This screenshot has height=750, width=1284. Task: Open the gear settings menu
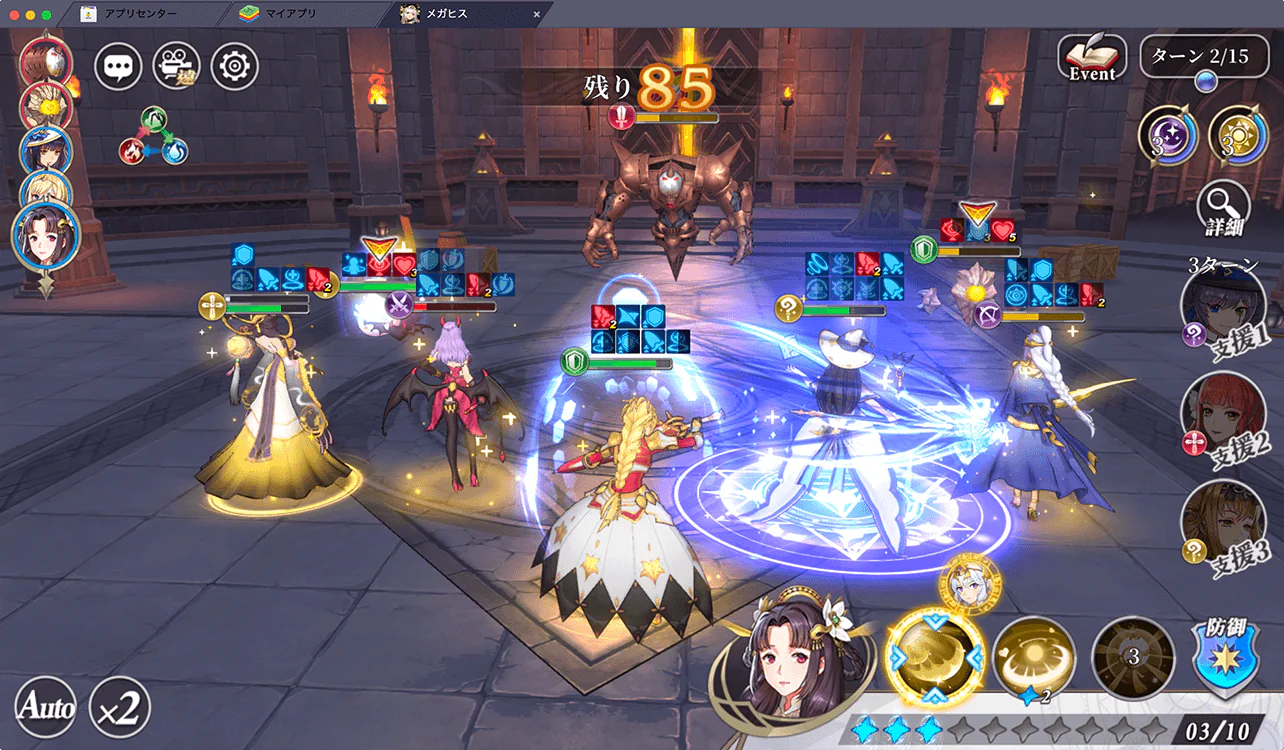tap(235, 67)
